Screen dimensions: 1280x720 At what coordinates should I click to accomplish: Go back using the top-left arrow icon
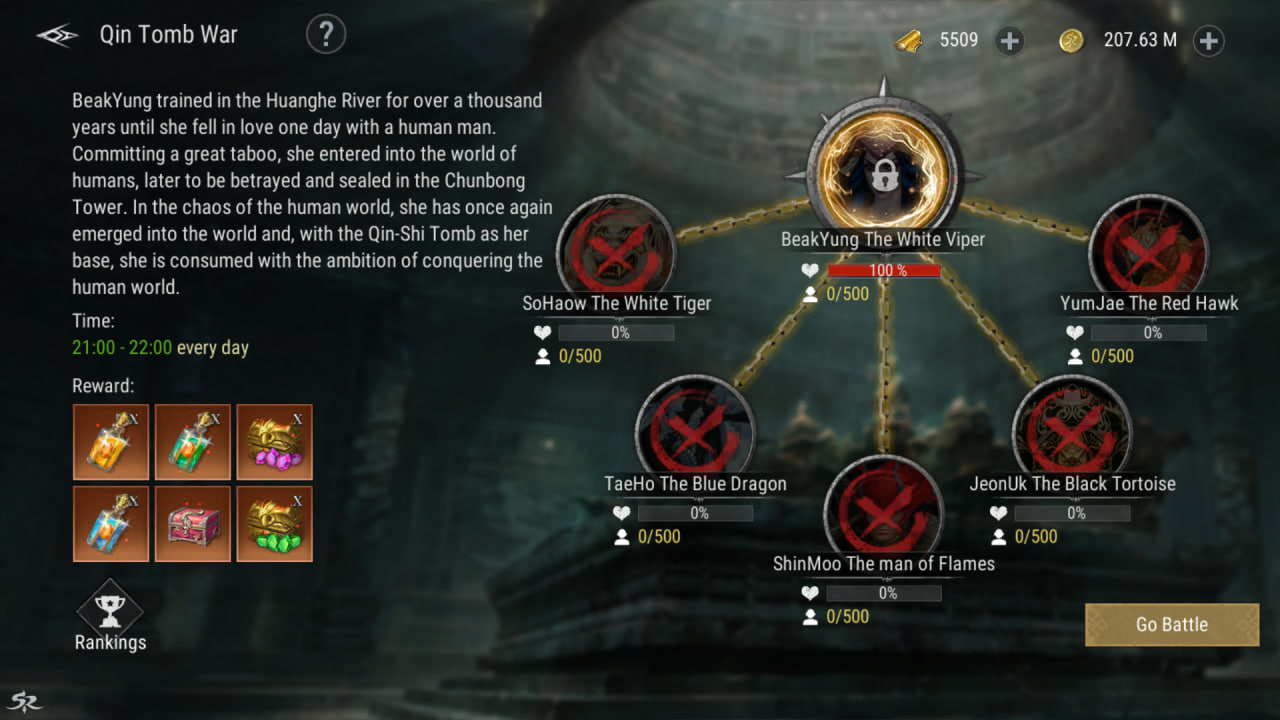pos(57,36)
